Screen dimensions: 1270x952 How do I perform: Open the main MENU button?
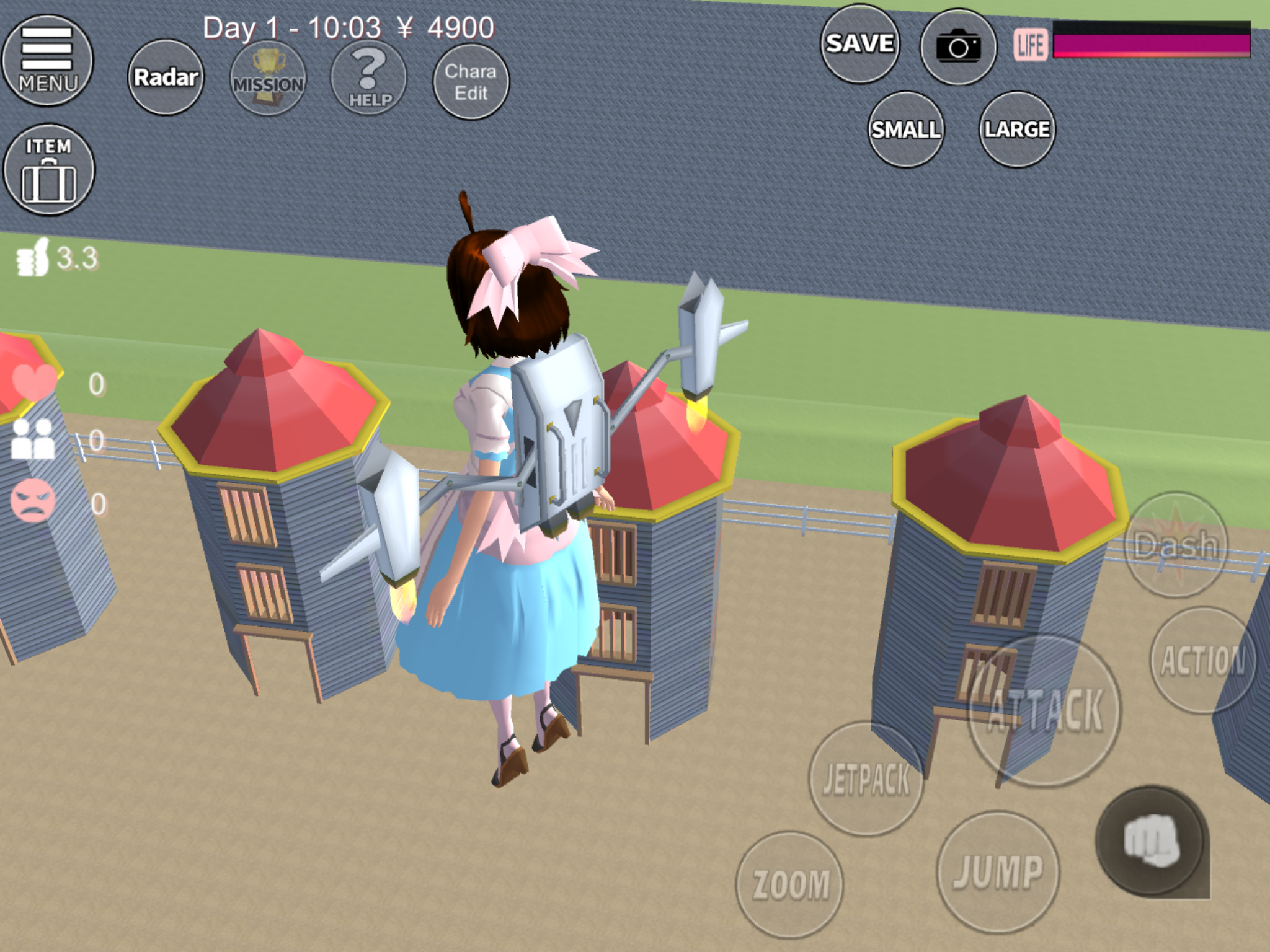point(48,61)
